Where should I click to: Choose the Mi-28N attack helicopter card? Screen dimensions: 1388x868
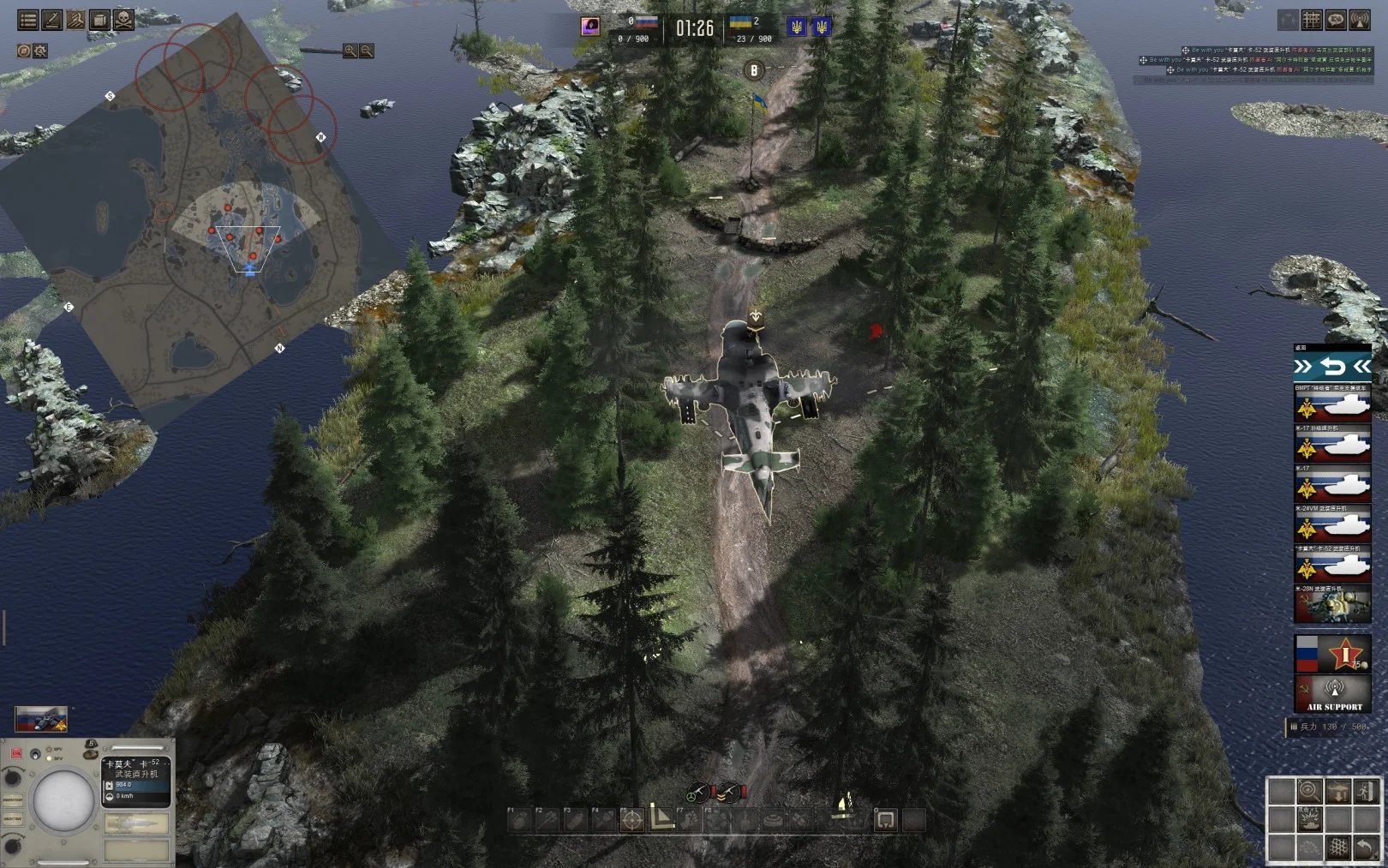click(x=1332, y=605)
